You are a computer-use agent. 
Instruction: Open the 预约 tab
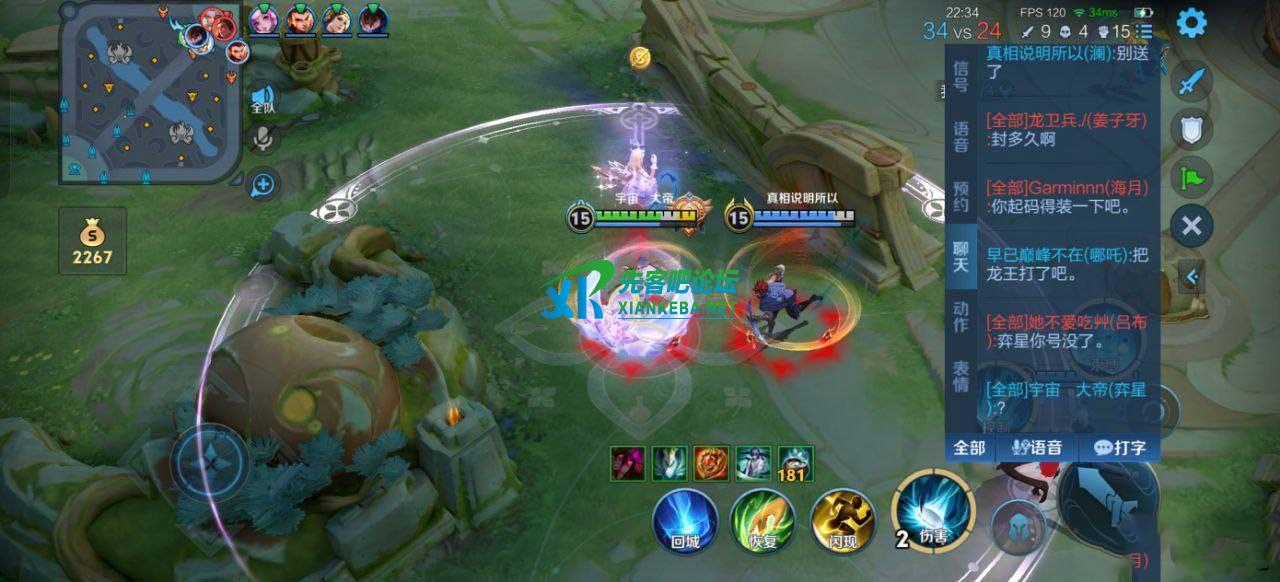[x=961, y=196]
